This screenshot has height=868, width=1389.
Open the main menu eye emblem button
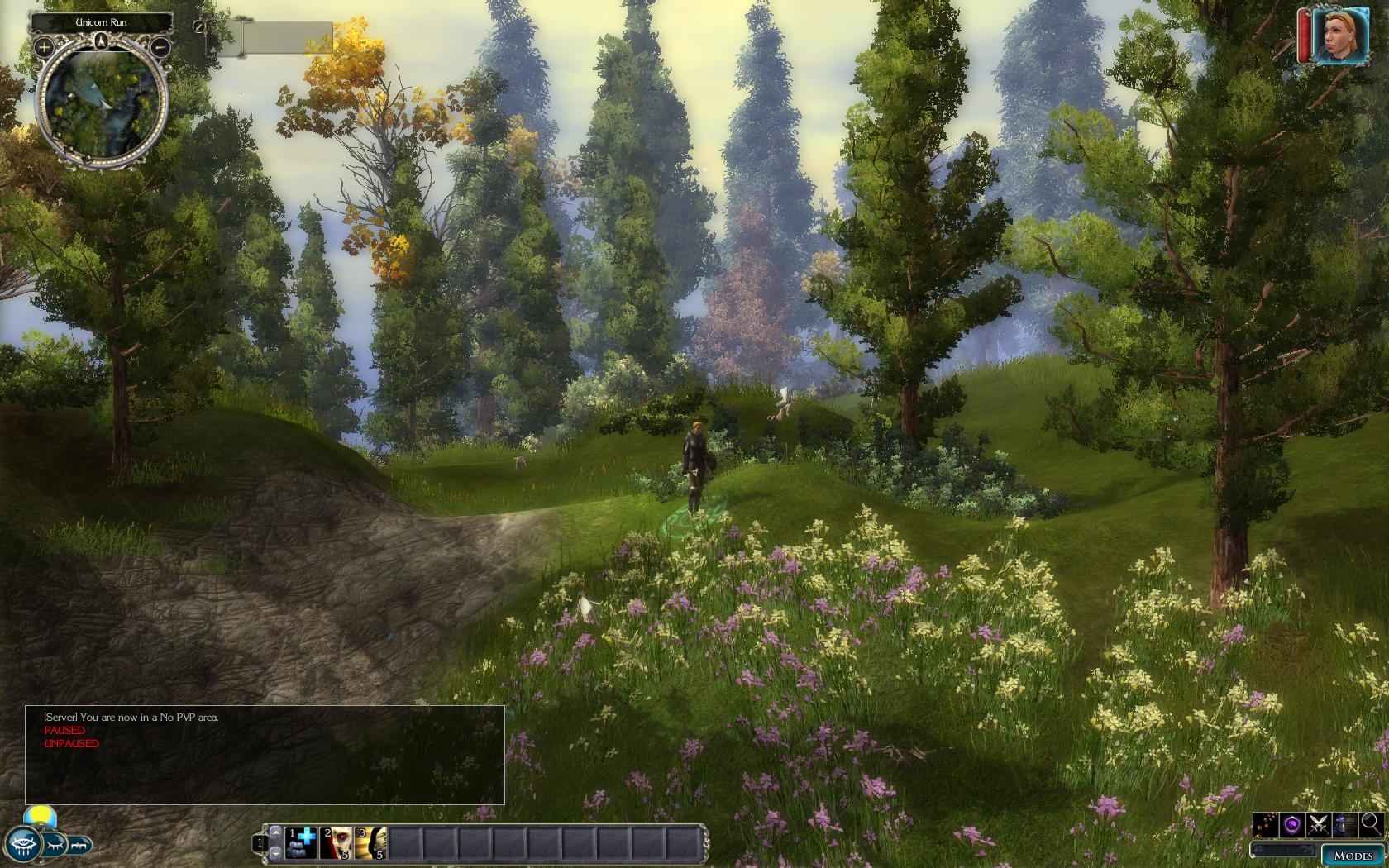click(22, 845)
